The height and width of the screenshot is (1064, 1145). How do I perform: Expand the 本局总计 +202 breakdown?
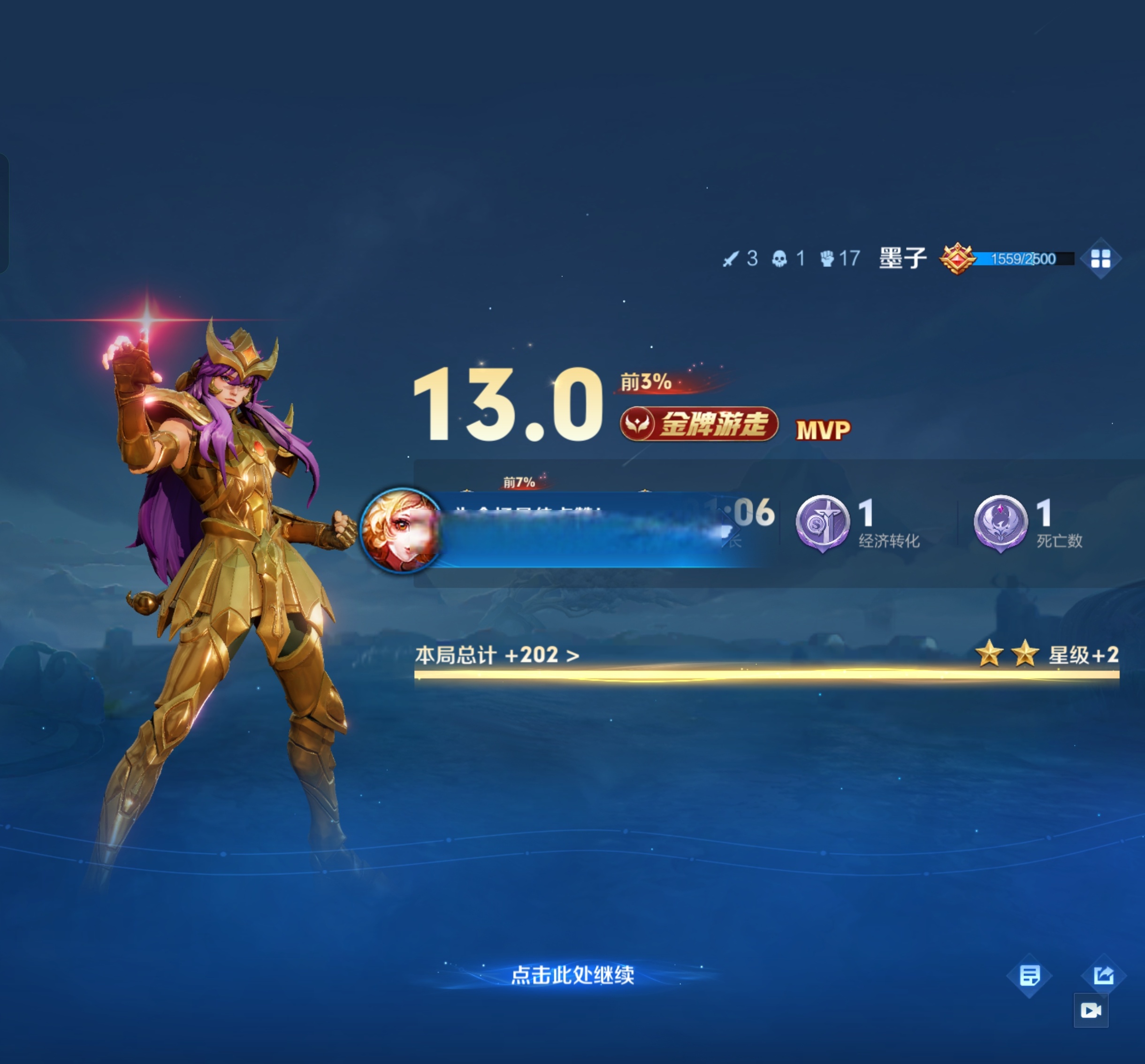497,655
